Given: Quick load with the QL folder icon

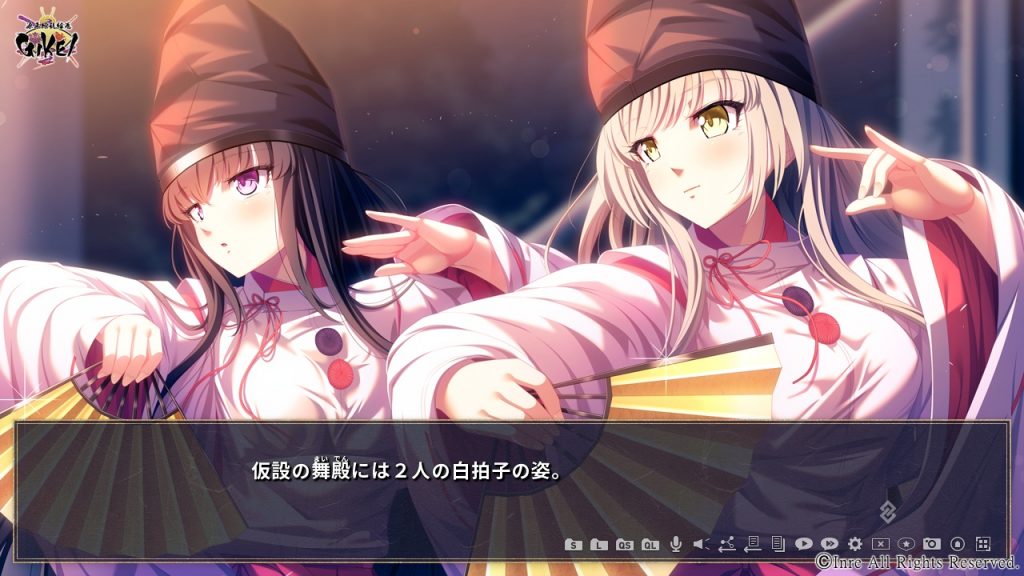Looking at the screenshot, I should coord(650,544).
